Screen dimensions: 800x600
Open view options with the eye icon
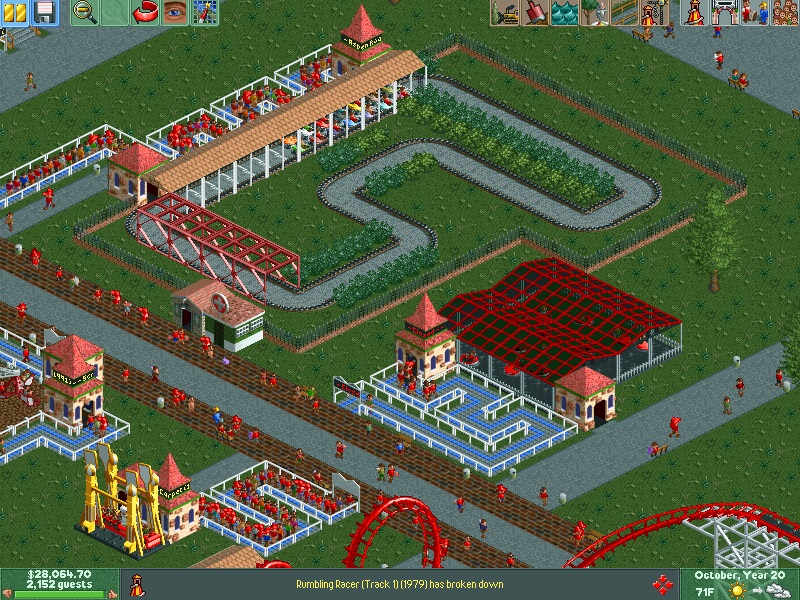(x=175, y=12)
